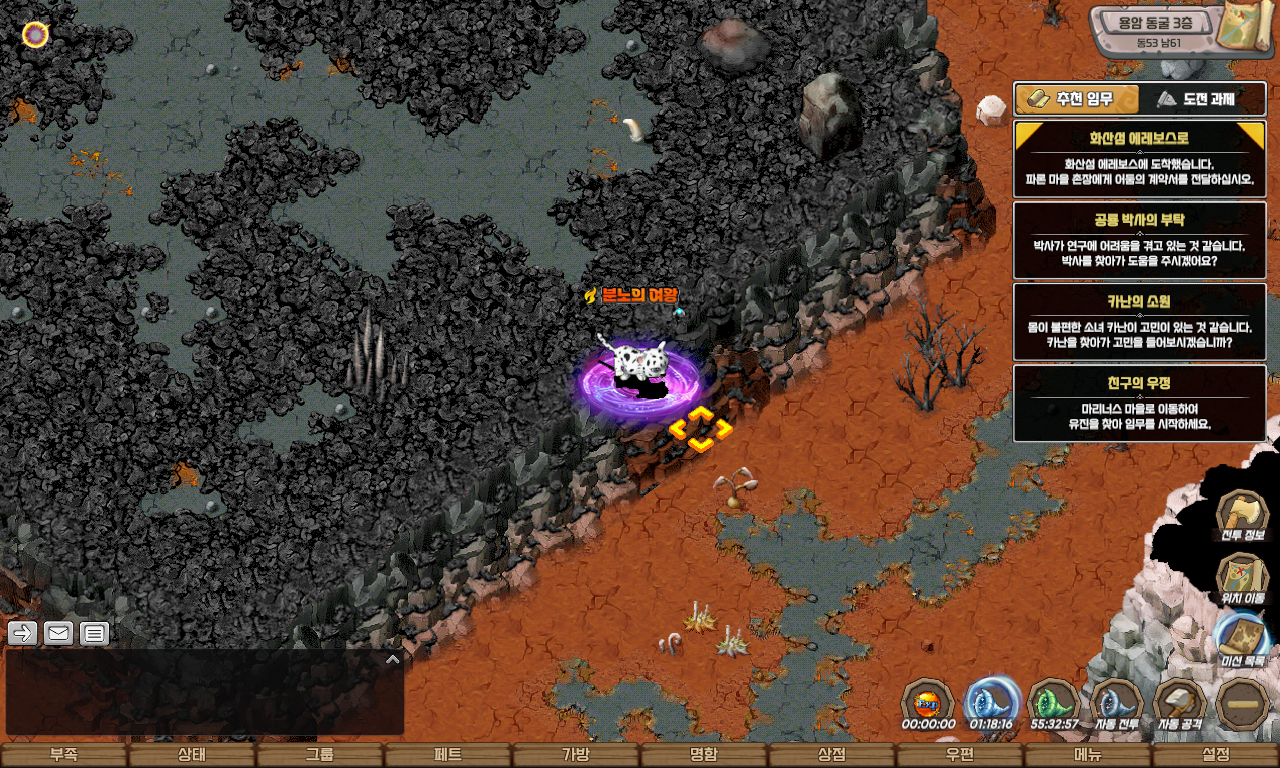Viewport: 1280px width, 768px height.
Task: Select the 공룡 박사의 부탁 quest
Action: pos(1139,240)
